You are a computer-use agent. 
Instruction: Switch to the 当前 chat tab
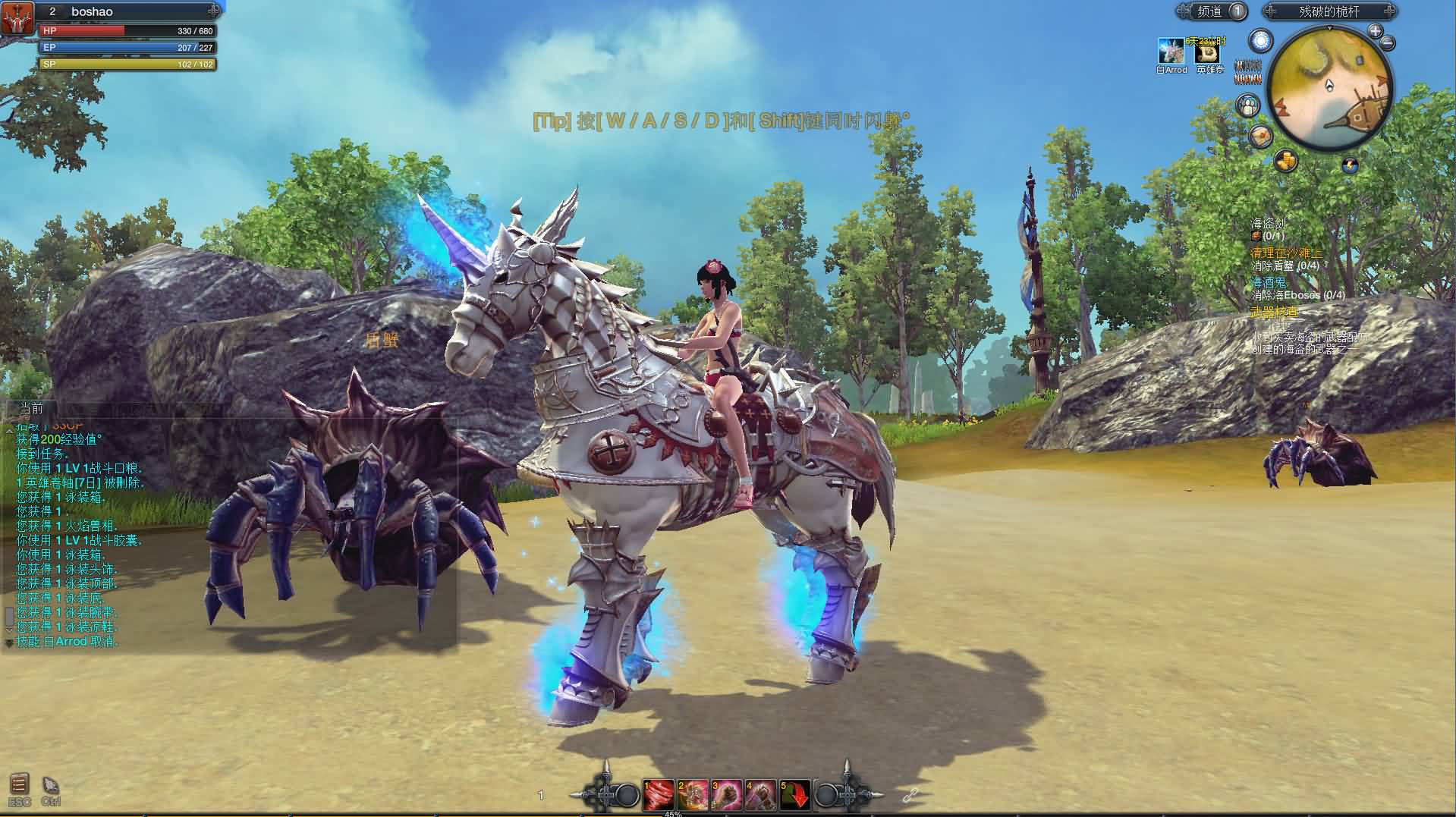(x=32, y=409)
